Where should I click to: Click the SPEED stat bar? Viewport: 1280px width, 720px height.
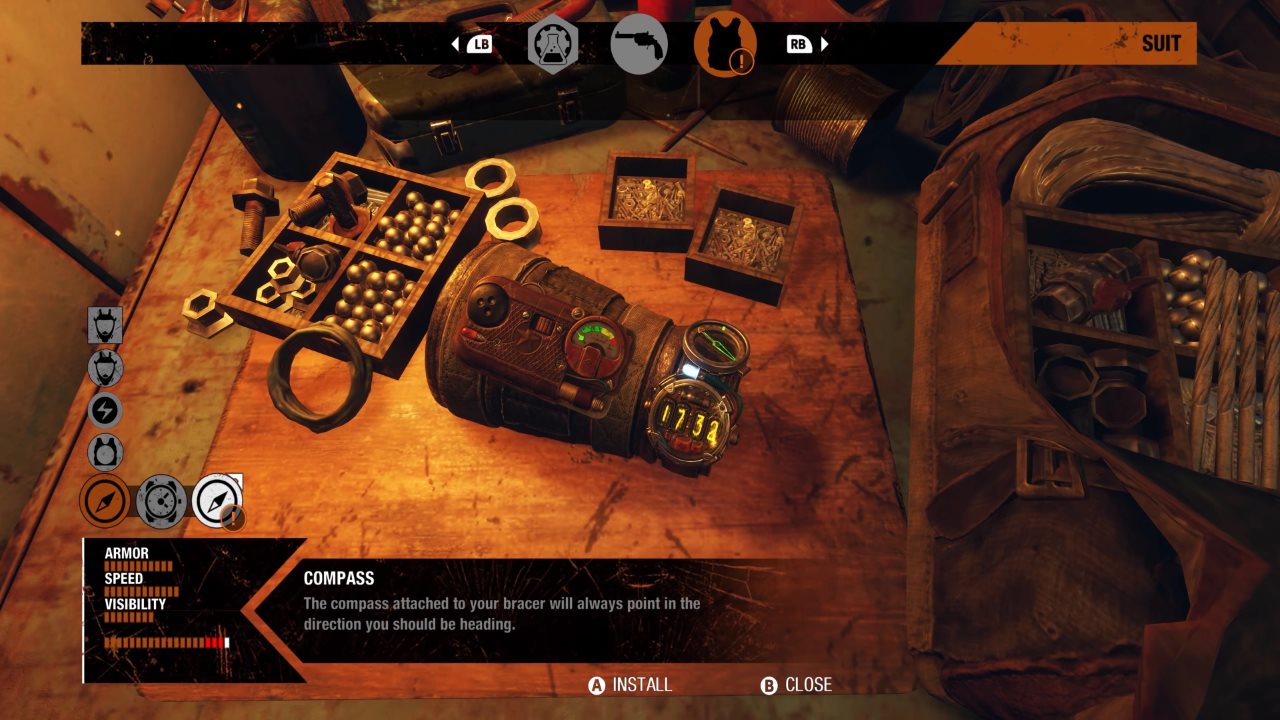[140, 590]
